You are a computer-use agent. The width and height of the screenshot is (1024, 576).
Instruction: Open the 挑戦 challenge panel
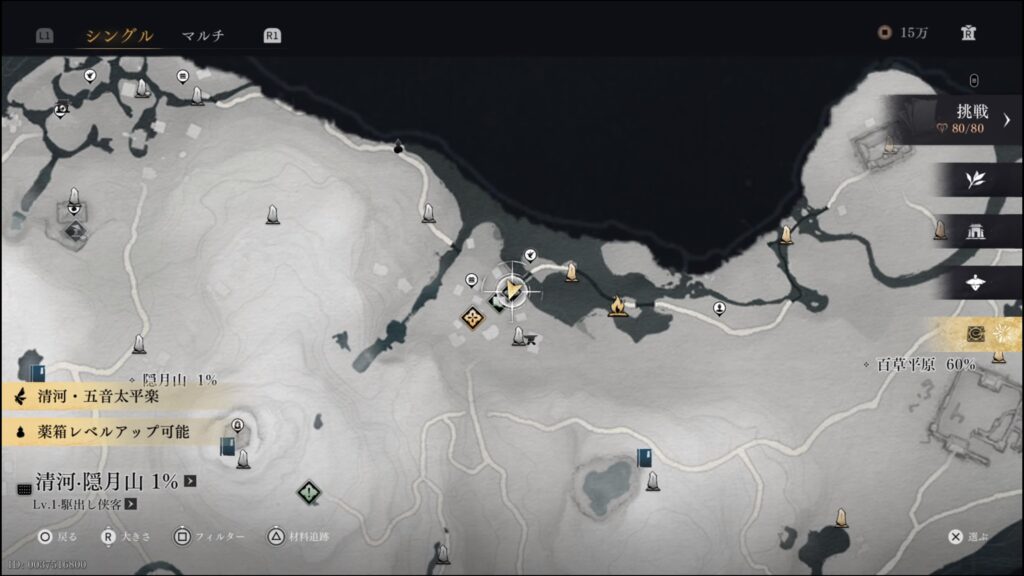(963, 119)
